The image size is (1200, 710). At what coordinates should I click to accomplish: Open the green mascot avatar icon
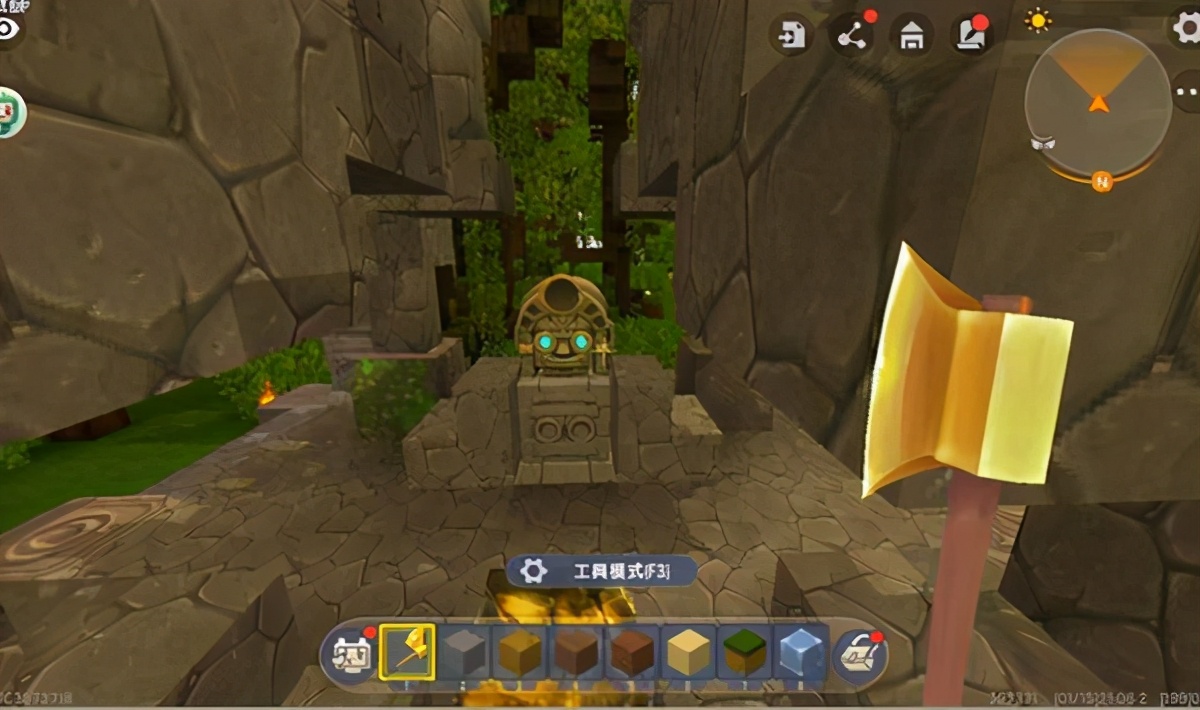tap(10, 112)
